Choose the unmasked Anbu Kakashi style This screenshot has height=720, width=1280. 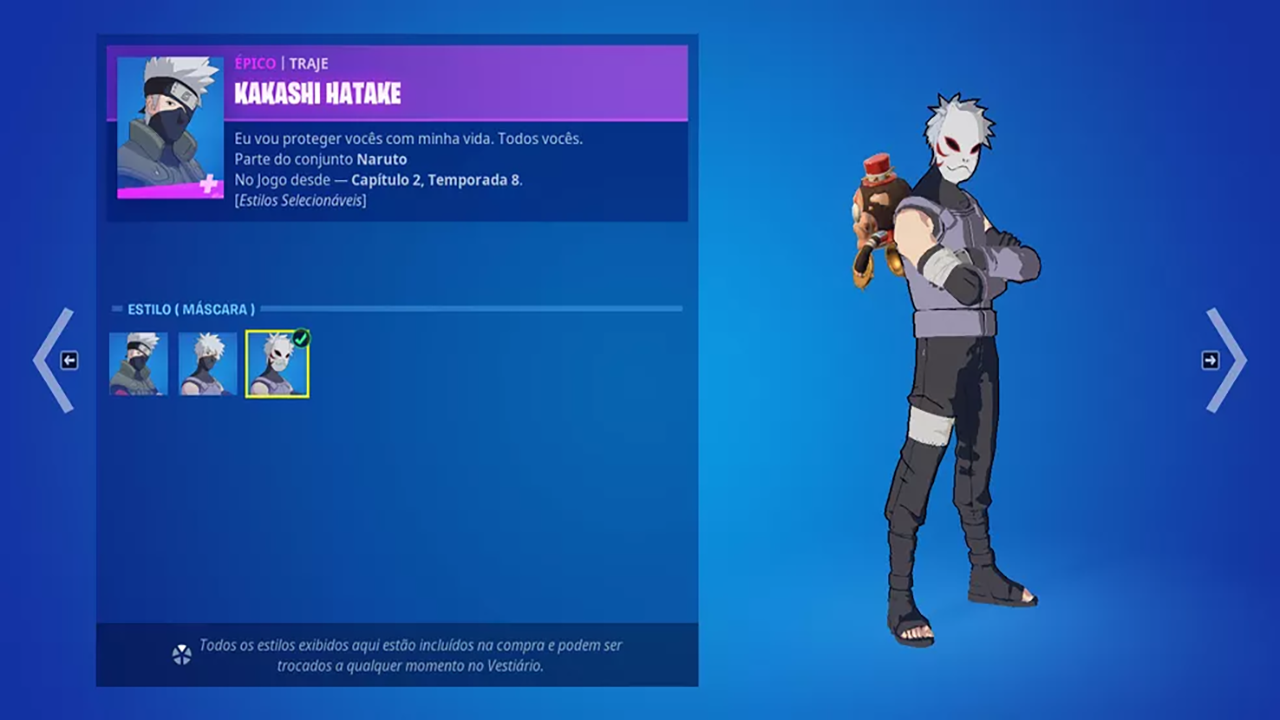208,364
